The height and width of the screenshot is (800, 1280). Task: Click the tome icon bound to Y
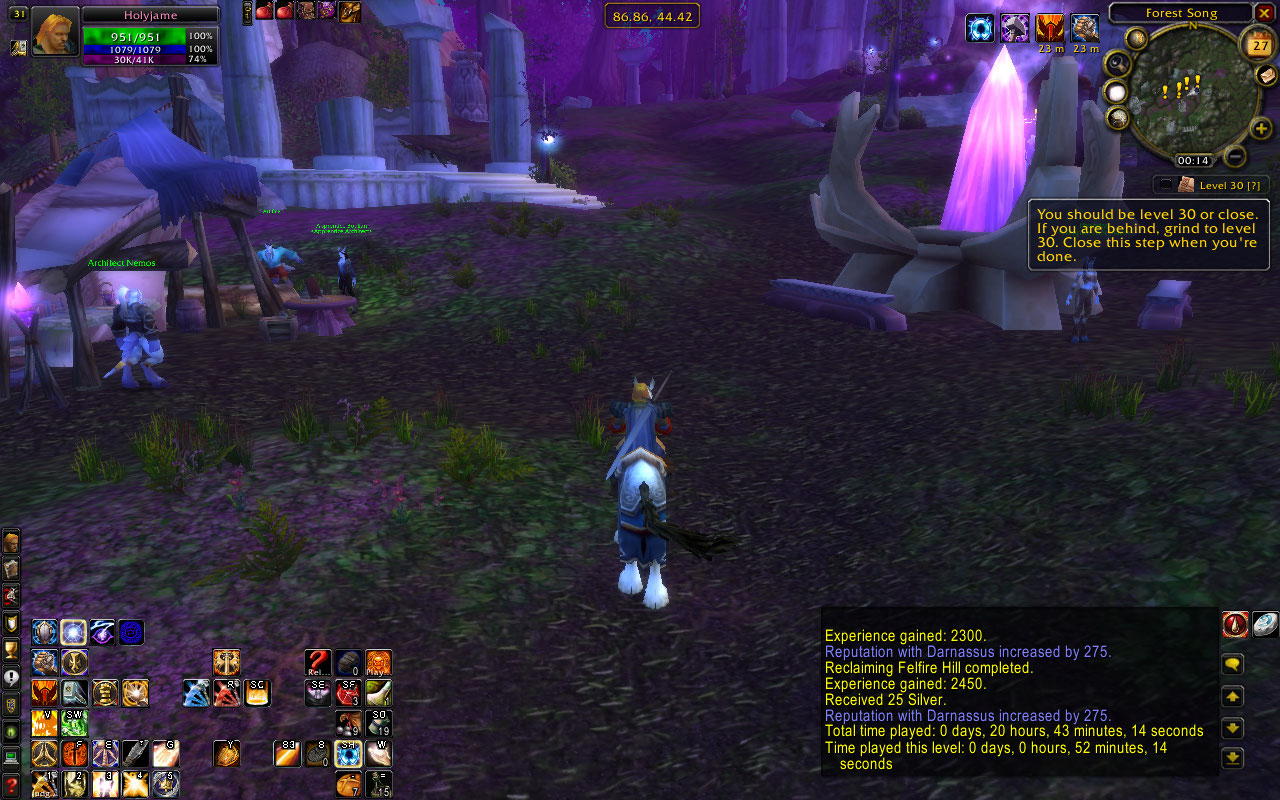point(226,753)
